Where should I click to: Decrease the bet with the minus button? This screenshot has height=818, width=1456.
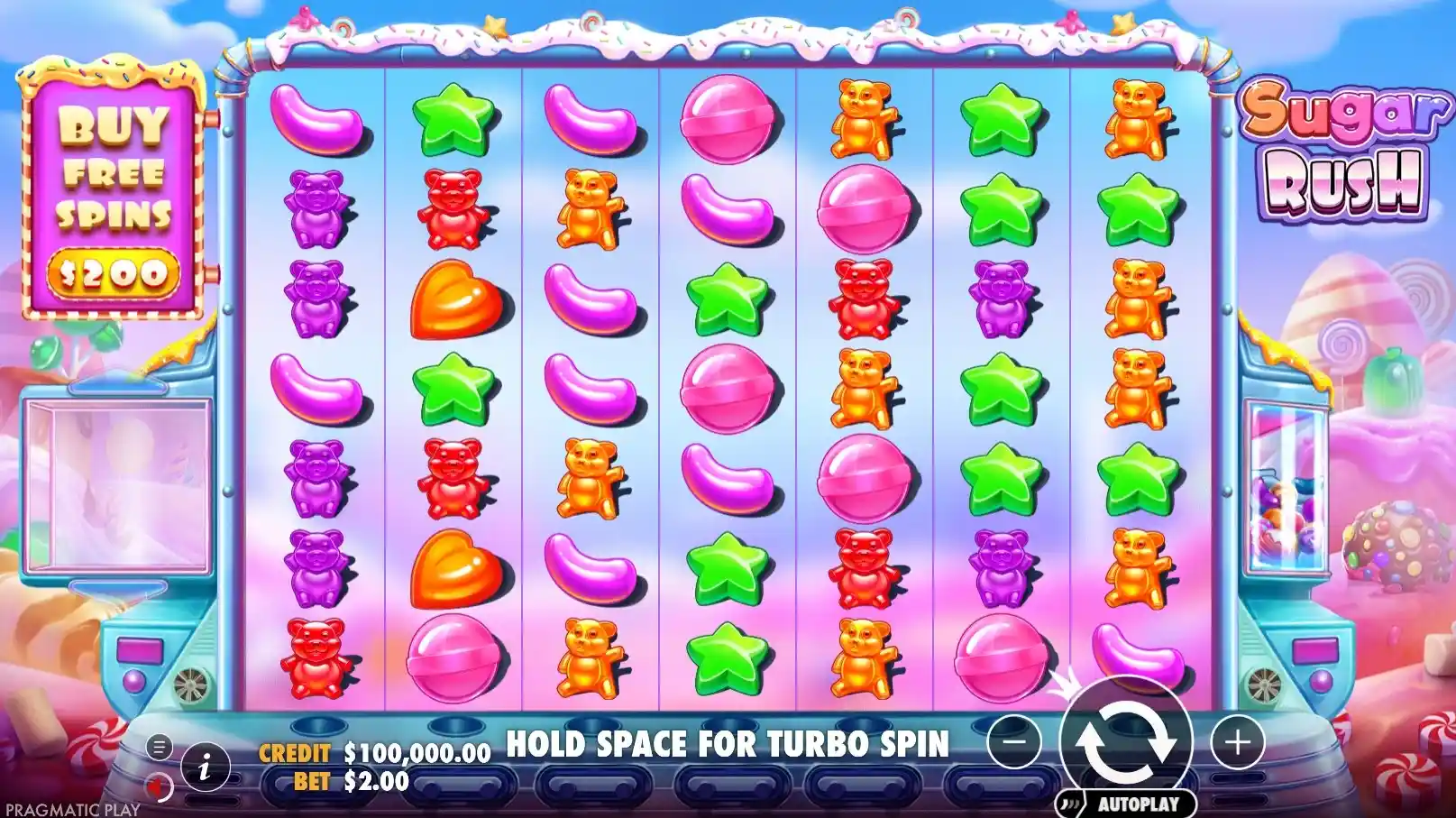point(1014,742)
